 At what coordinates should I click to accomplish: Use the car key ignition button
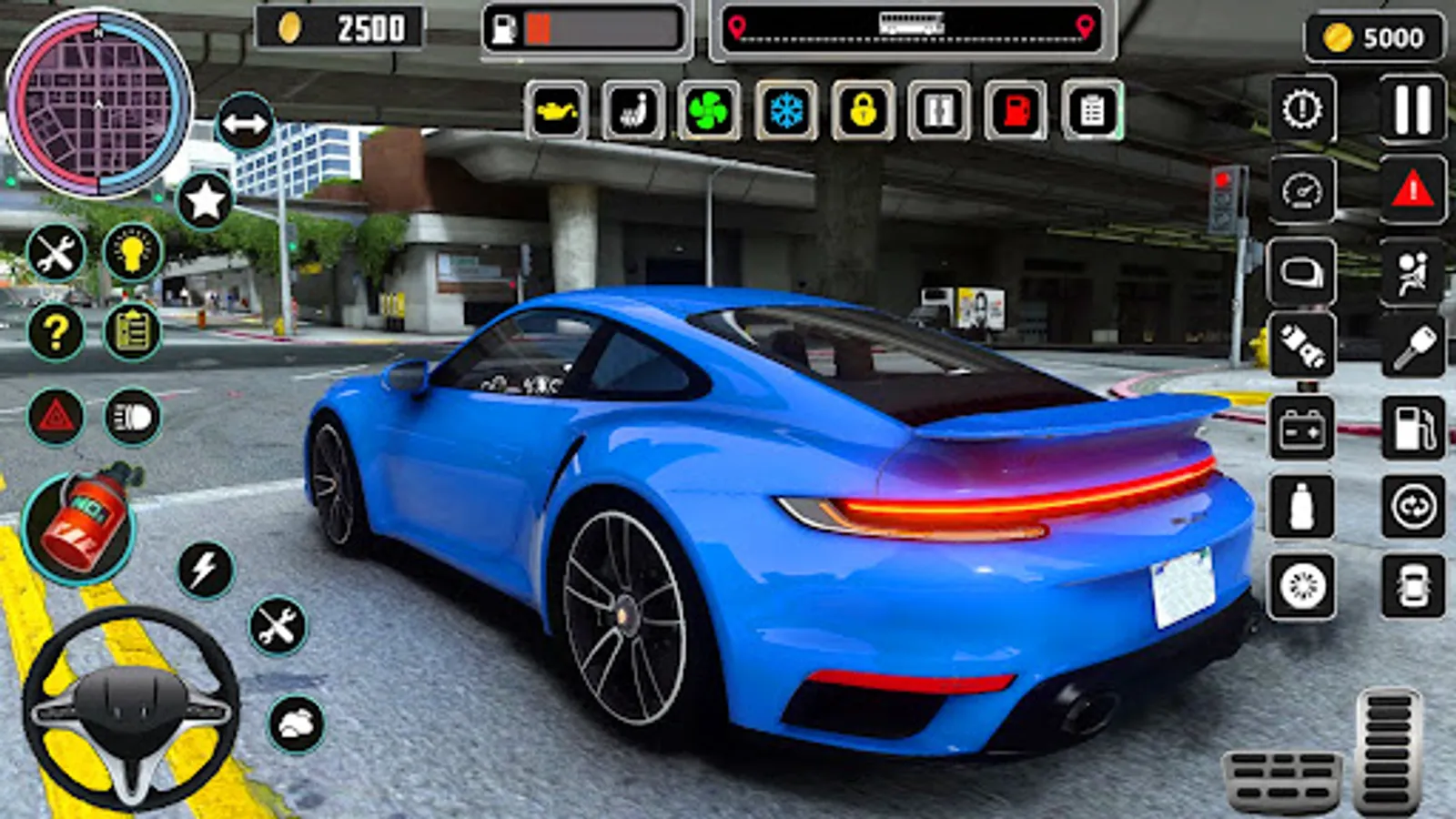1412,347
